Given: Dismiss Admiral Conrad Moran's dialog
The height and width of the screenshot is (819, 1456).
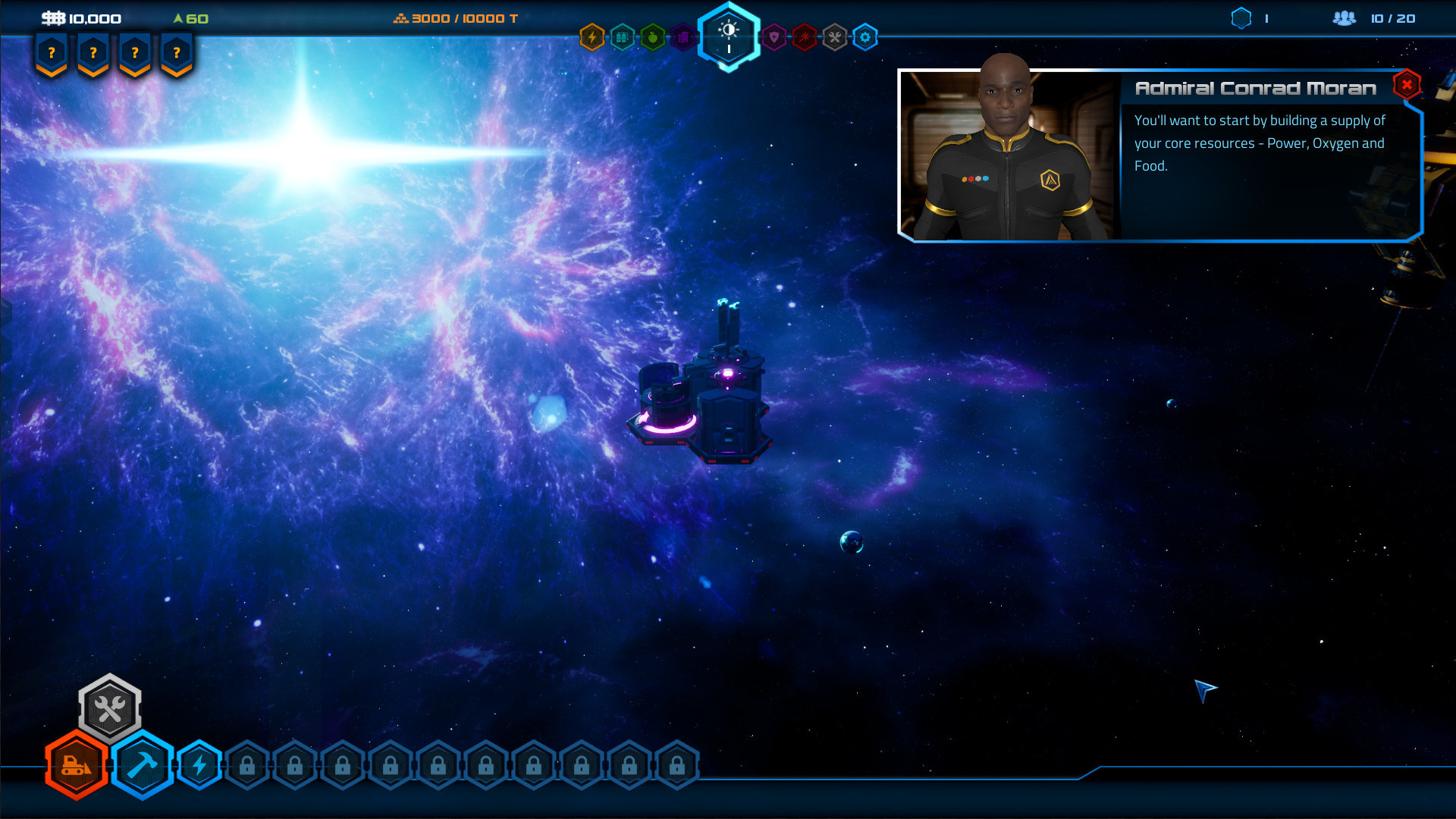Looking at the screenshot, I should [1407, 85].
